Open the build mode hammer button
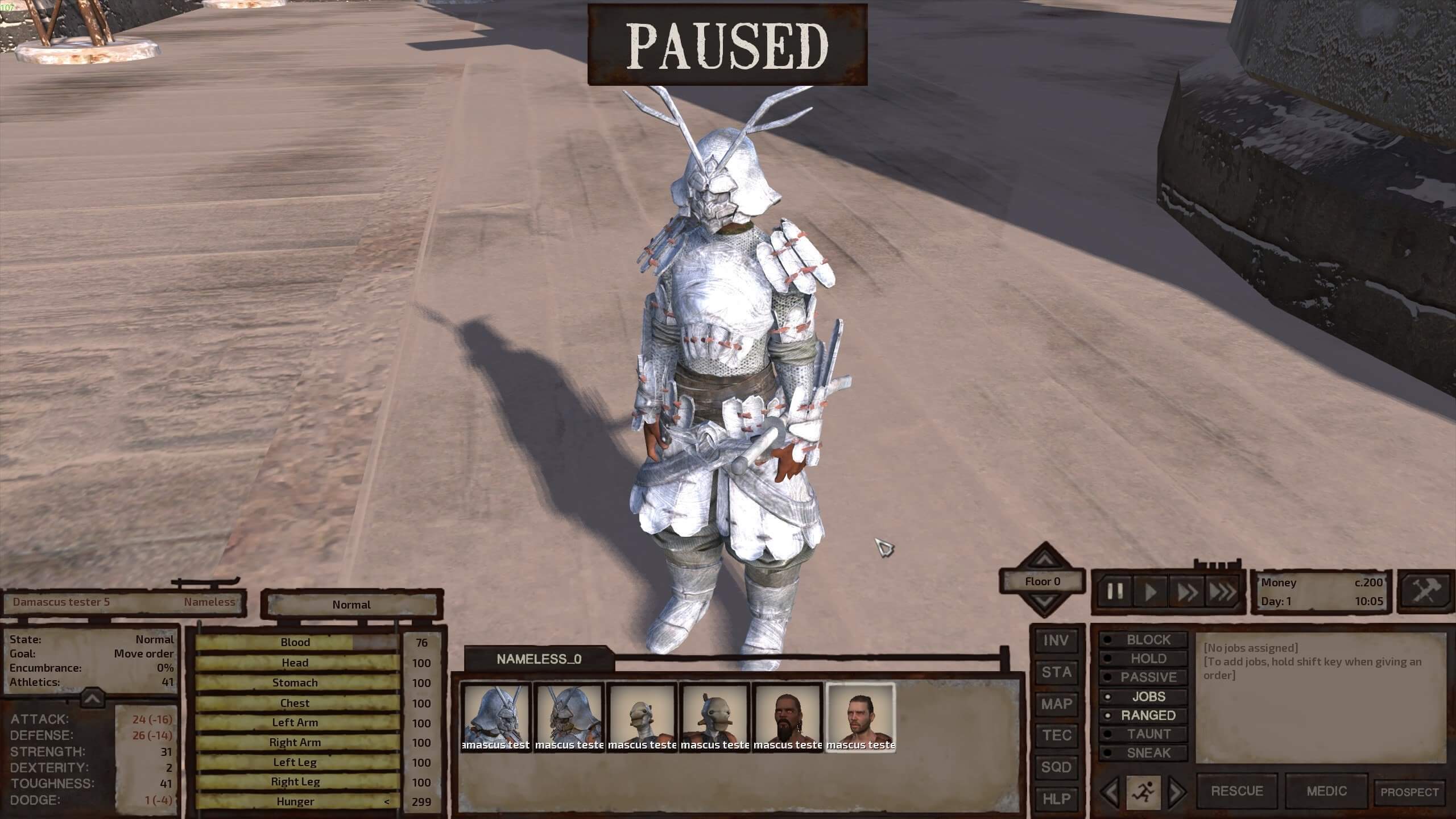This screenshot has width=1456, height=819. [1425, 591]
